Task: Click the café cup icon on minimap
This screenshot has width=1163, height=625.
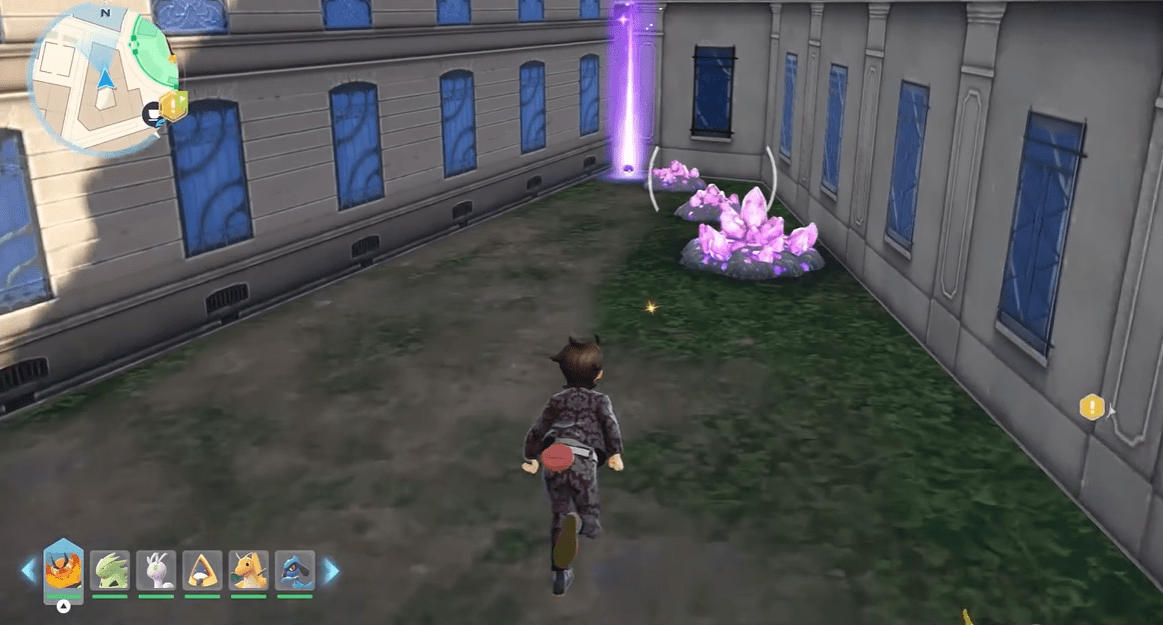Action: point(153,115)
